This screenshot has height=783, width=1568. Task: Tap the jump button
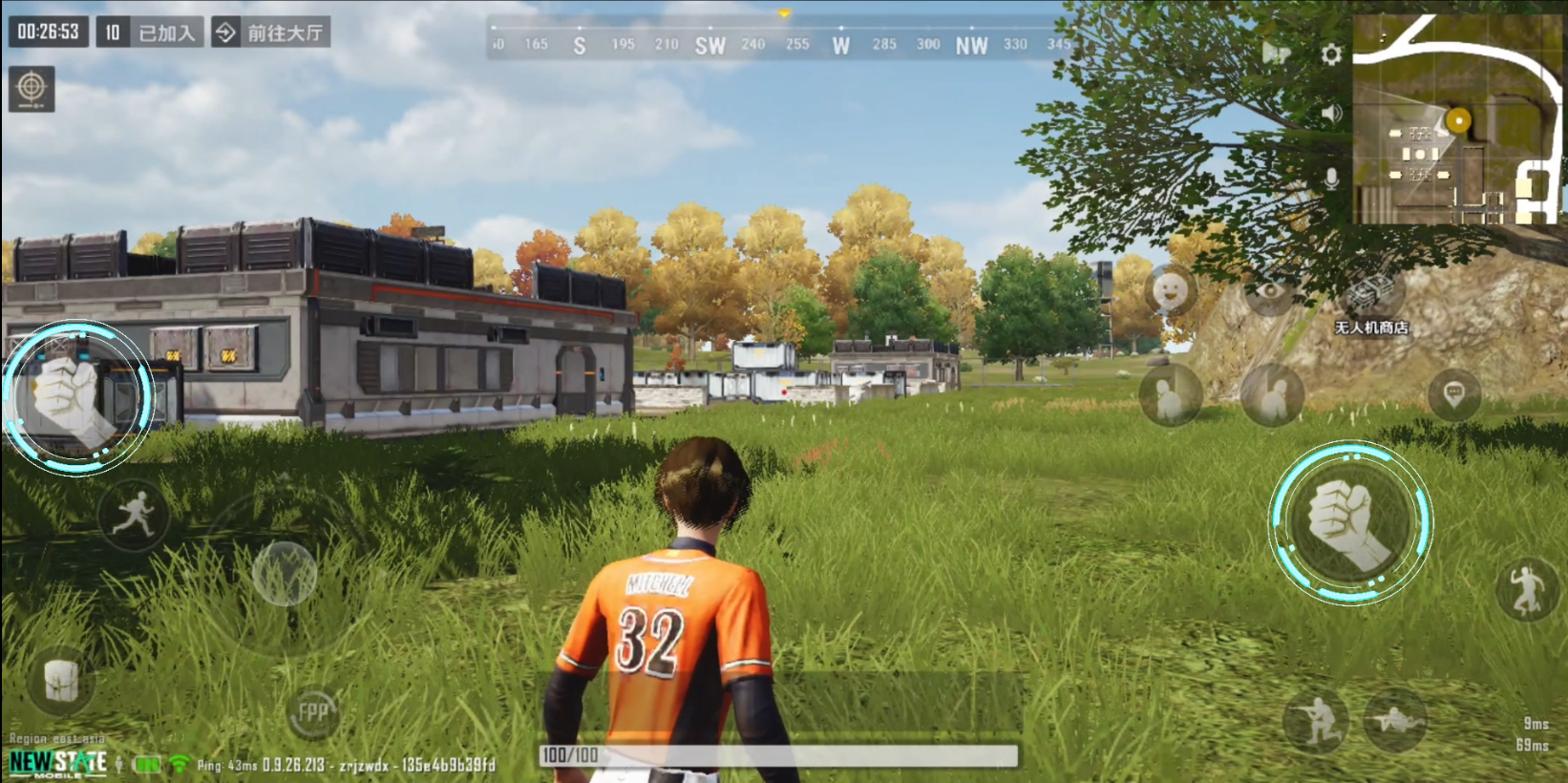(x=1526, y=588)
